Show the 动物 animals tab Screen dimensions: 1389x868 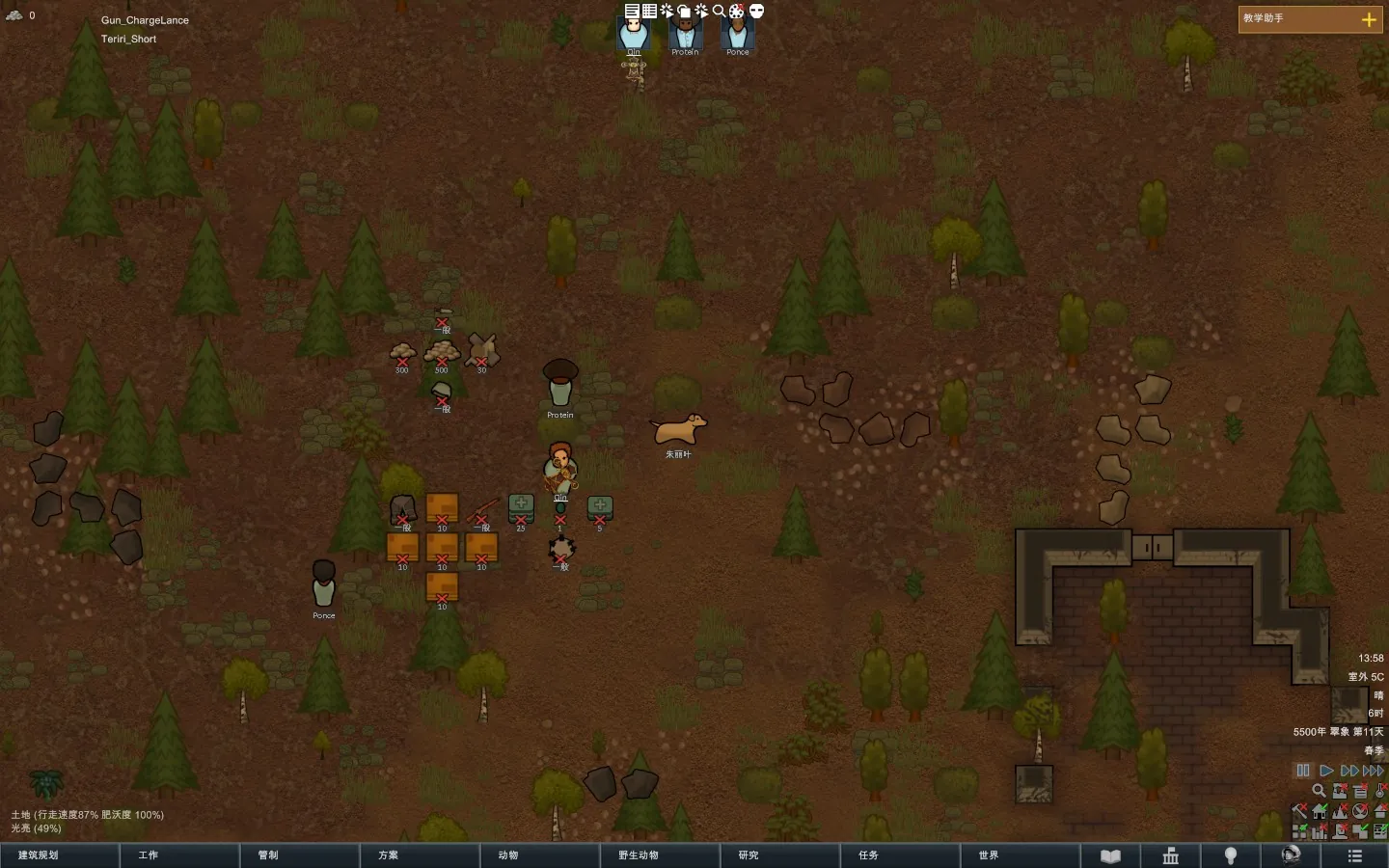[x=539, y=855]
